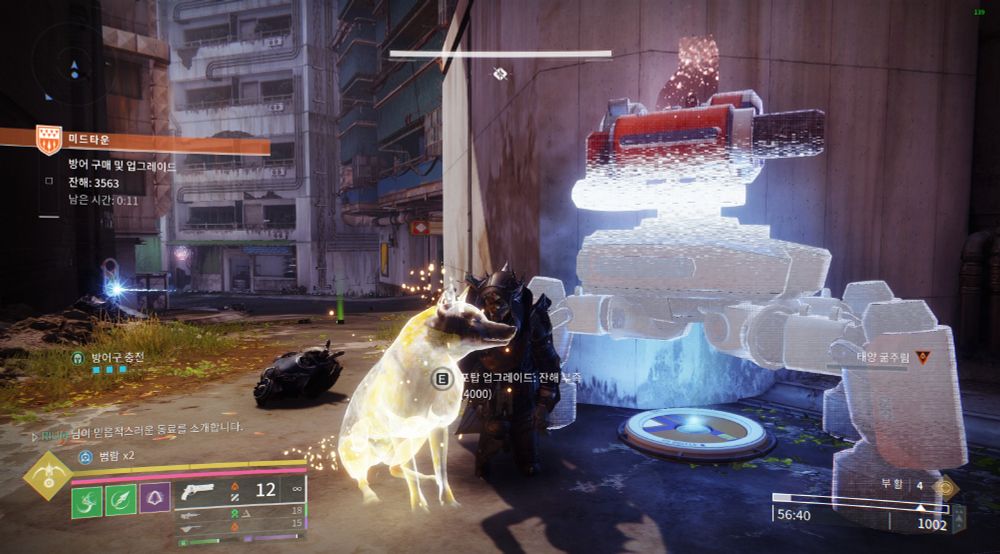Click the 방어구 충전 status icon

pyautogui.click(x=77, y=357)
